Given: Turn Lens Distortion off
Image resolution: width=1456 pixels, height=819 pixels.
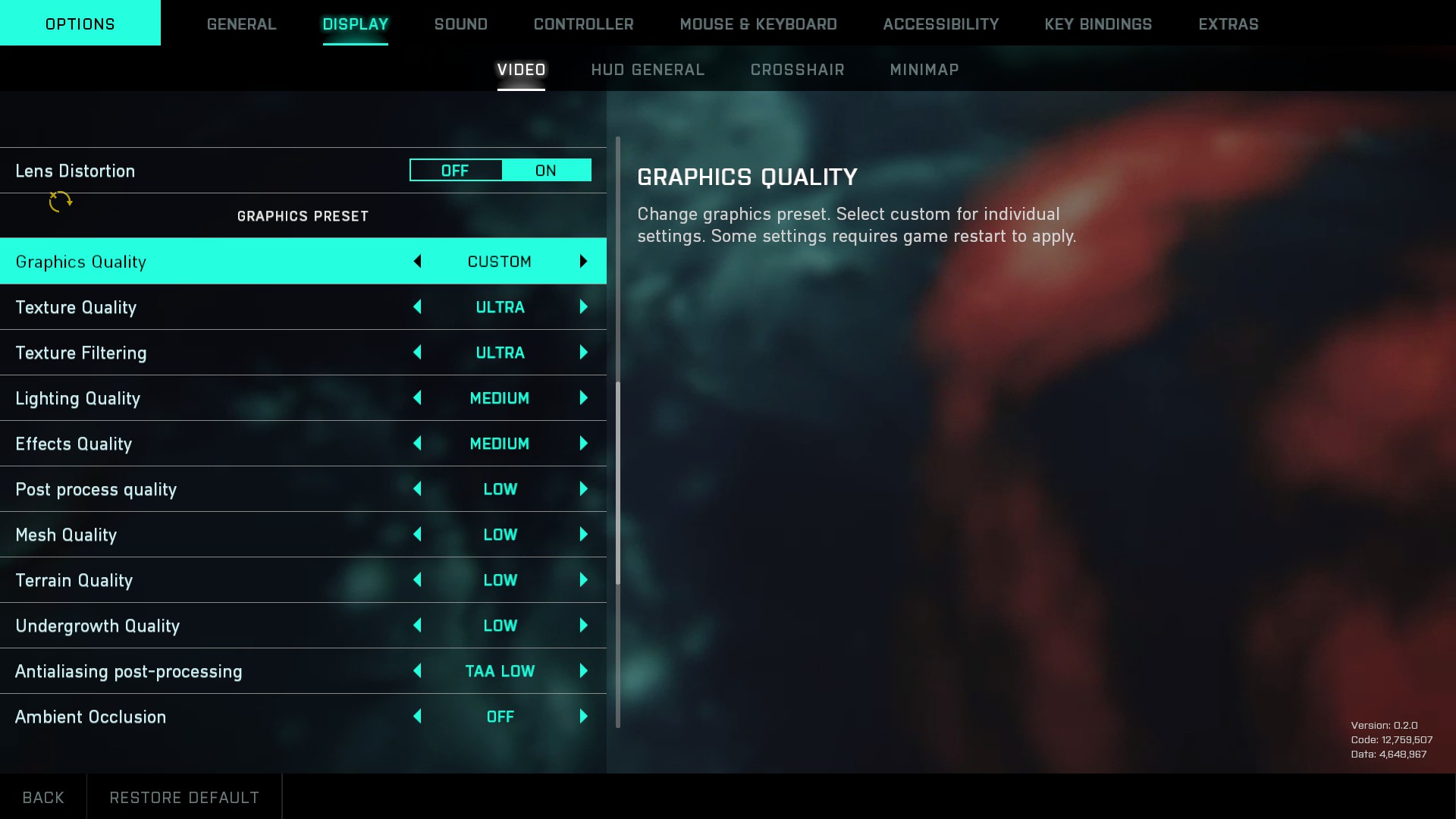Looking at the screenshot, I should (x=455, y=171).
